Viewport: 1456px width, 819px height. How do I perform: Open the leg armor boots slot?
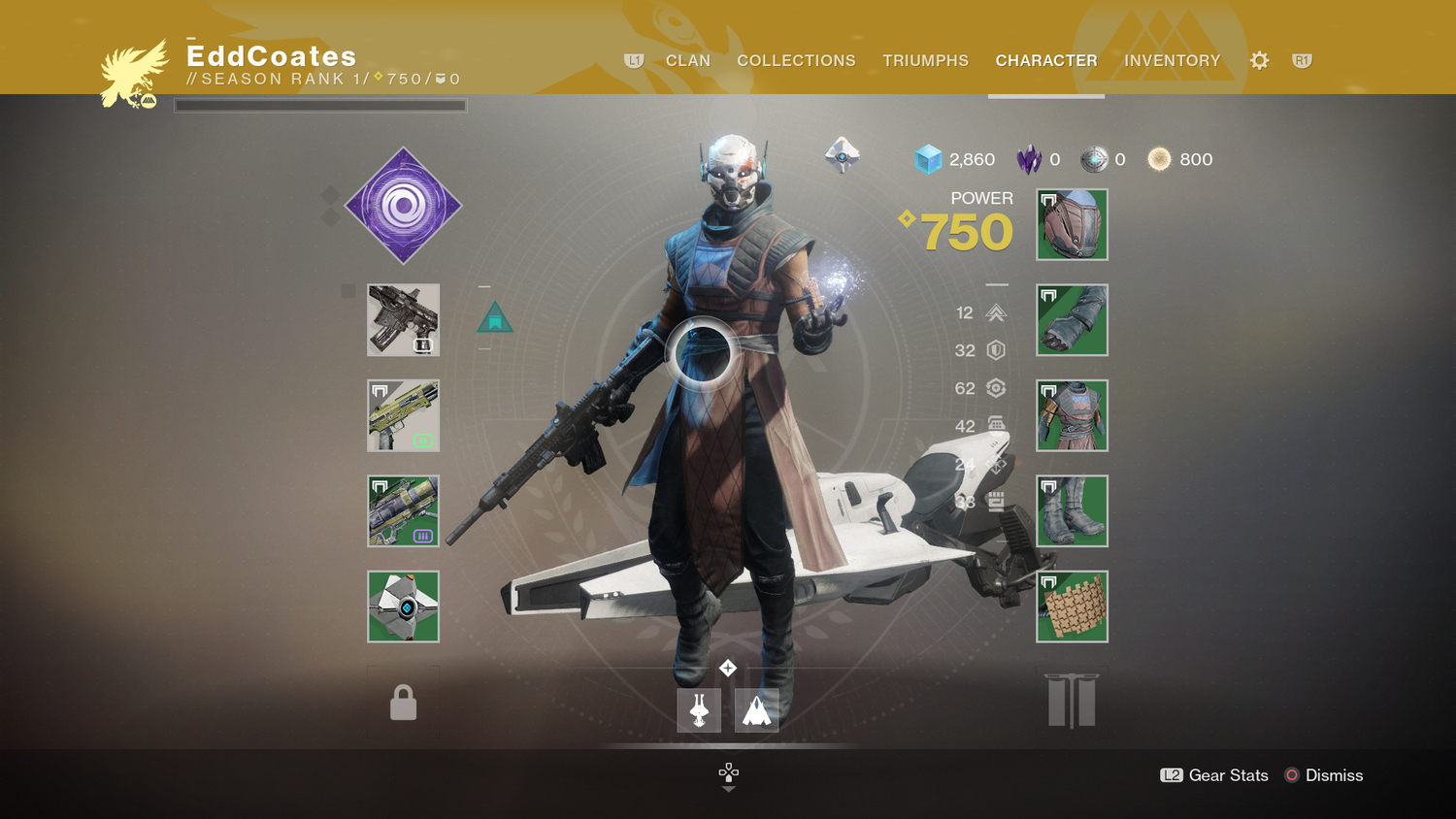tap(1072, 510)
